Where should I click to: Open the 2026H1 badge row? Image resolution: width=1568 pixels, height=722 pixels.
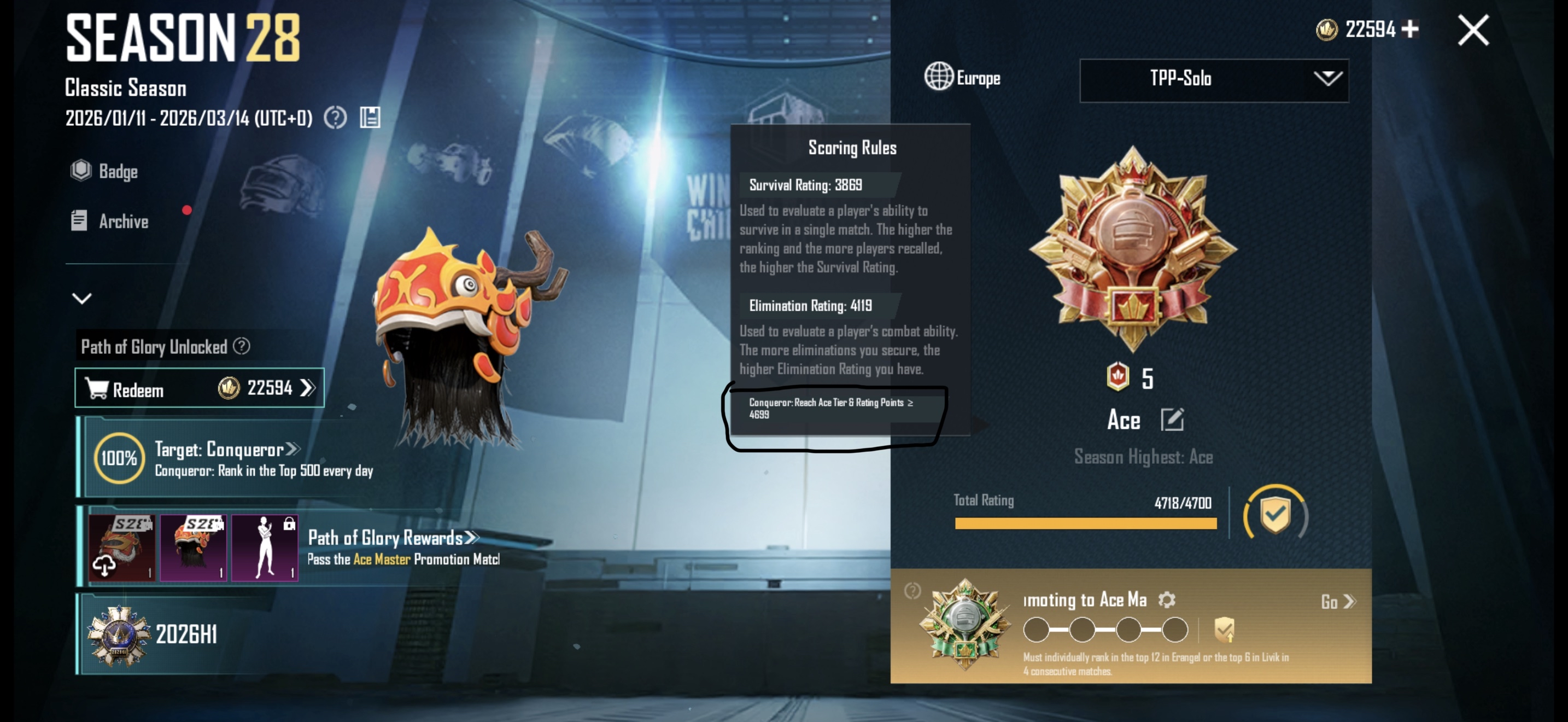click(185, 634)
